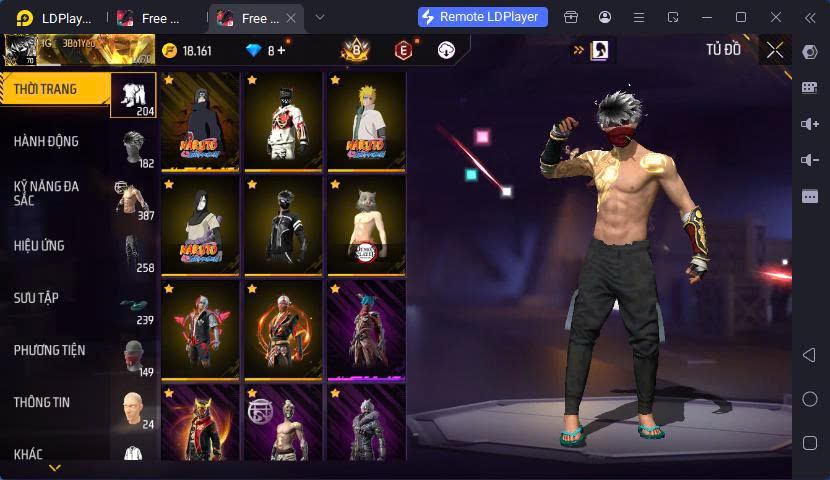The height and width of the screenshot is (480, 830).
Task: Choose the fiery orange ring outfit
Action: point(283,330)
